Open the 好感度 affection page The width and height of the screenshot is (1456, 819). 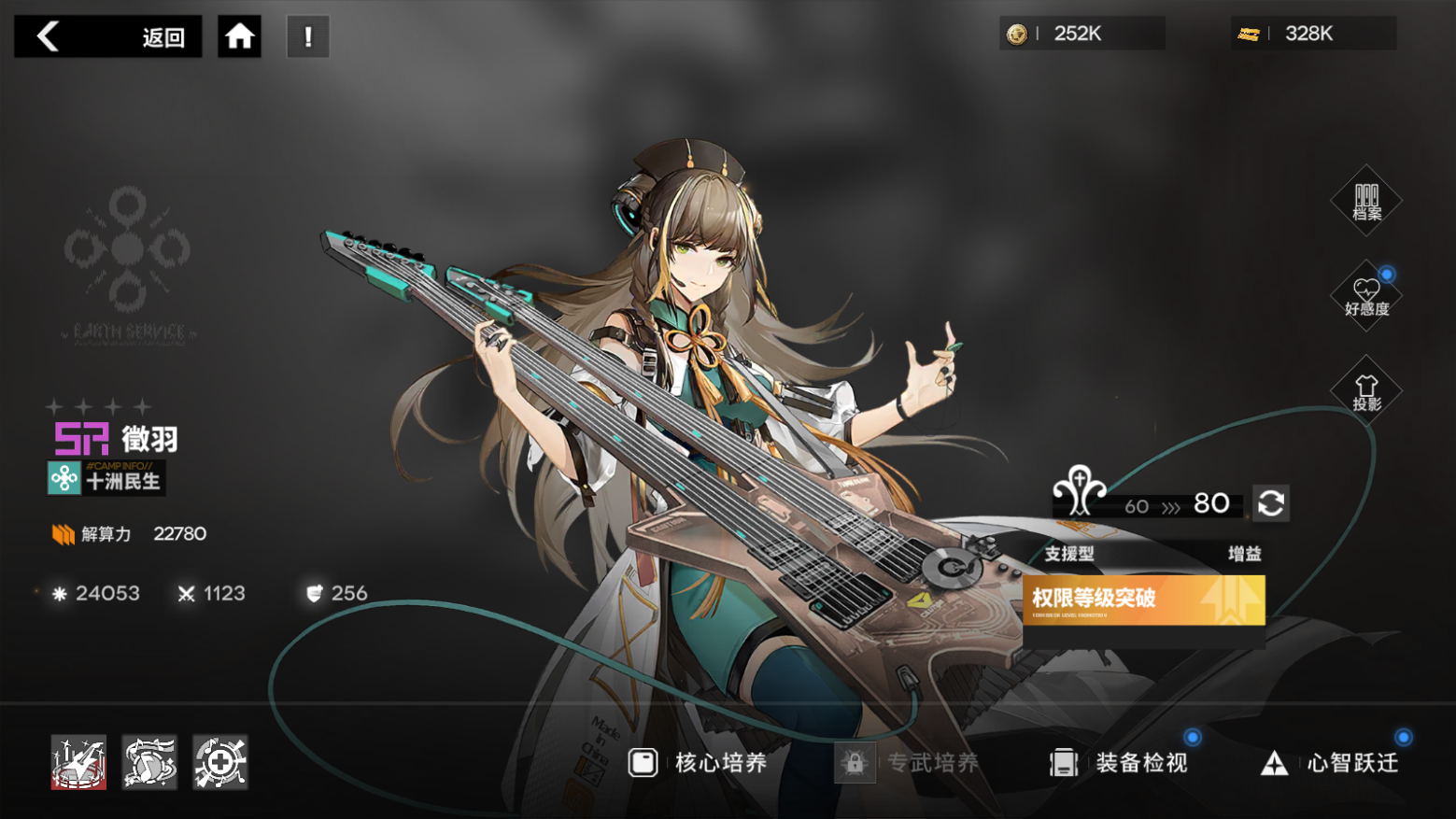[1366, 296]
